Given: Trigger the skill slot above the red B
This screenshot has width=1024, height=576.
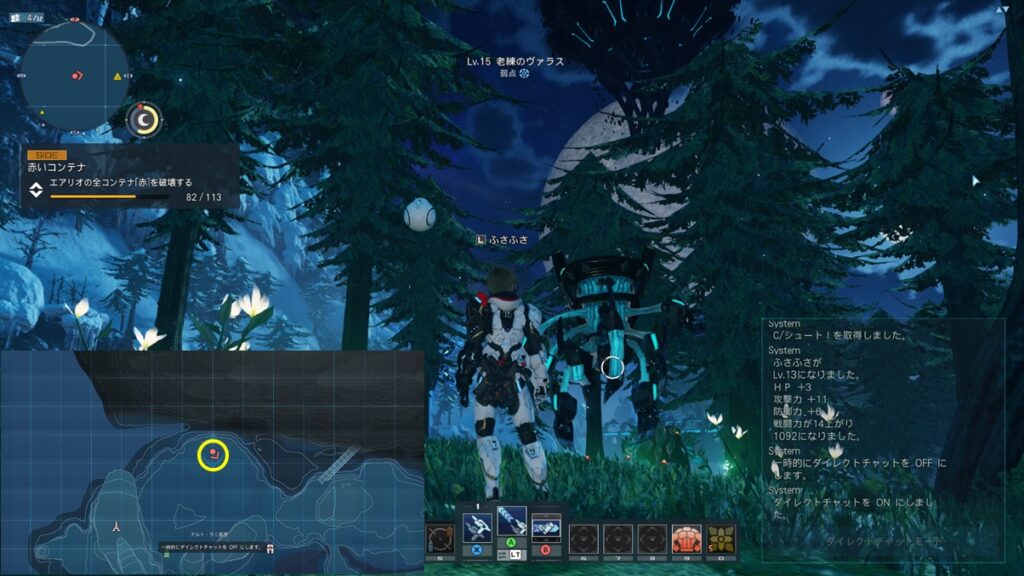Looking at the screenshot, I should coord(546,527).
